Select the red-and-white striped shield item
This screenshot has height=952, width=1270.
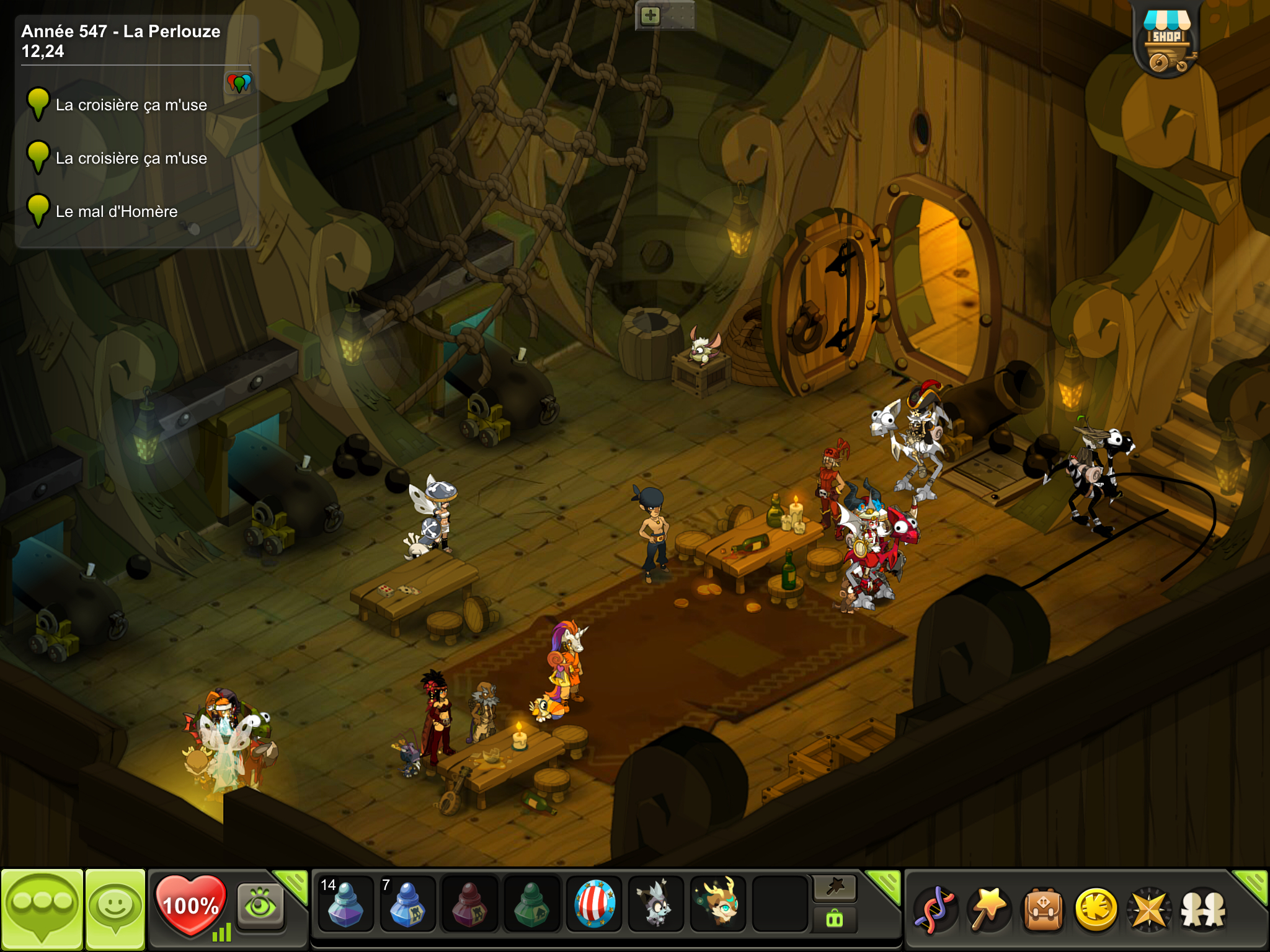pos(594,904)
